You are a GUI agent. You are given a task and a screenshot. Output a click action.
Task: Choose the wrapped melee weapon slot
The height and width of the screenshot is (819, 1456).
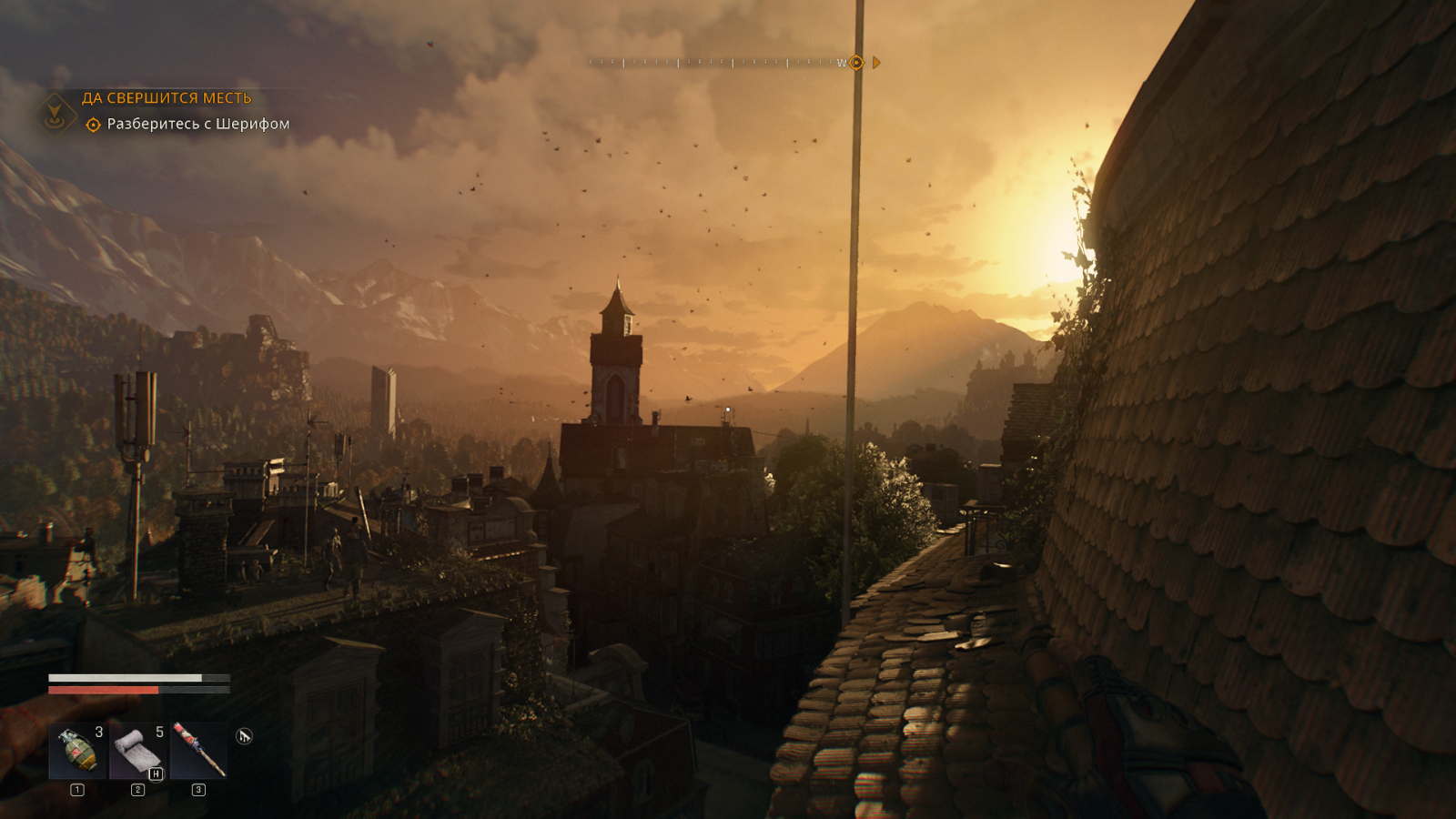click(198, 752)
